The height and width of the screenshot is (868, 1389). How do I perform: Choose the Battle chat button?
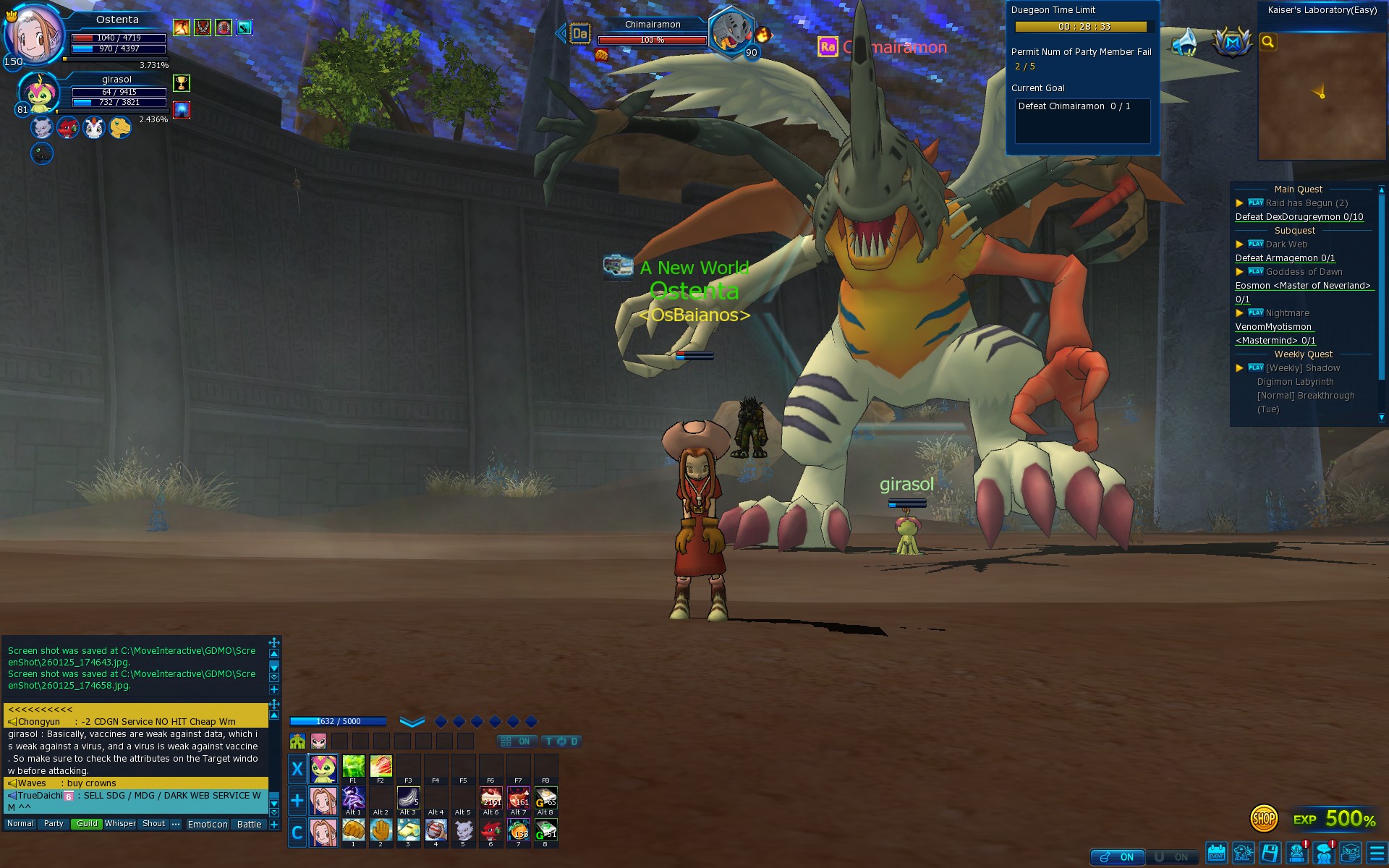[x=249, y=825]
